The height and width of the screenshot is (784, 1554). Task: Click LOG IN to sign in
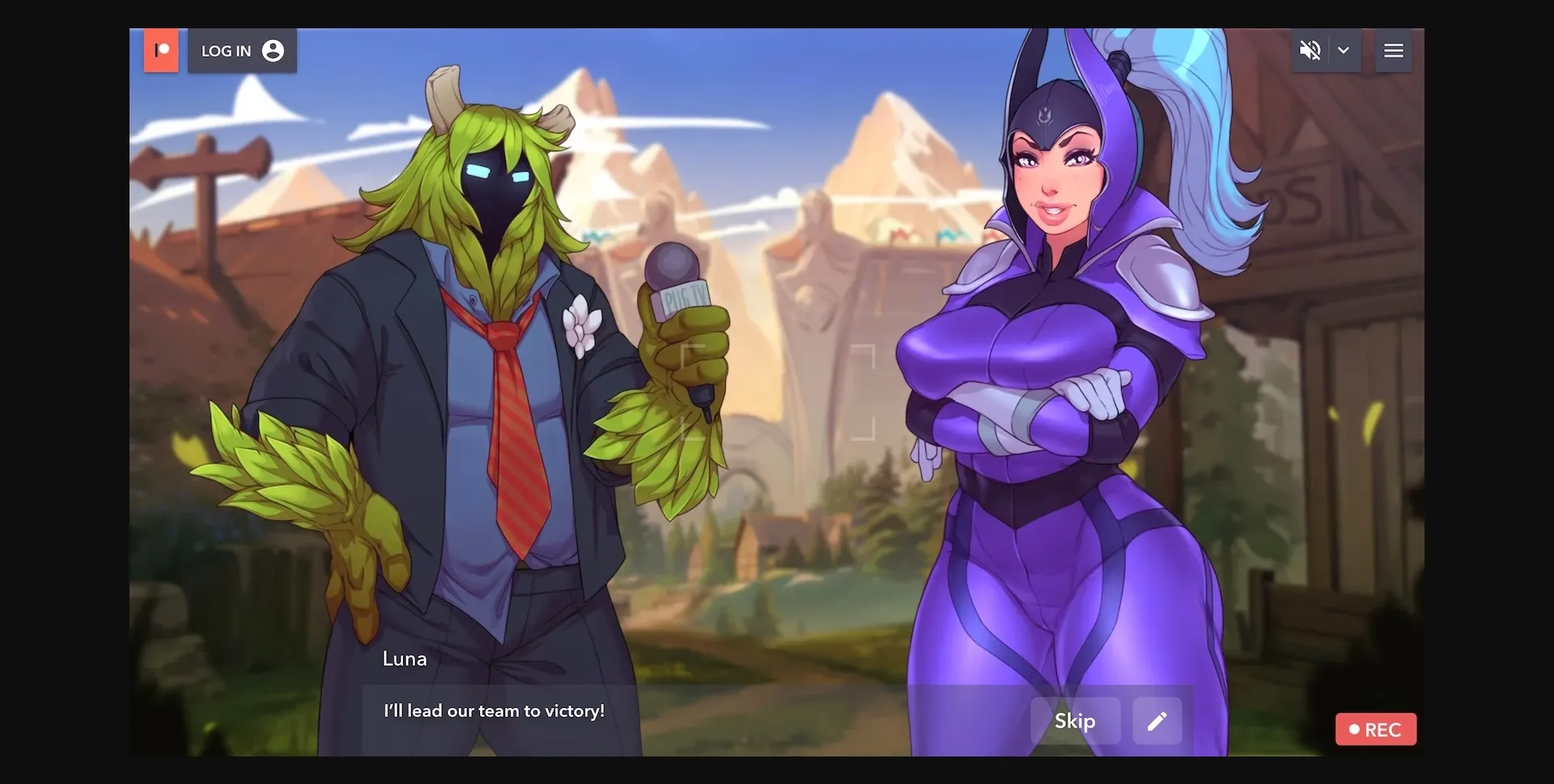pos(227,50)
